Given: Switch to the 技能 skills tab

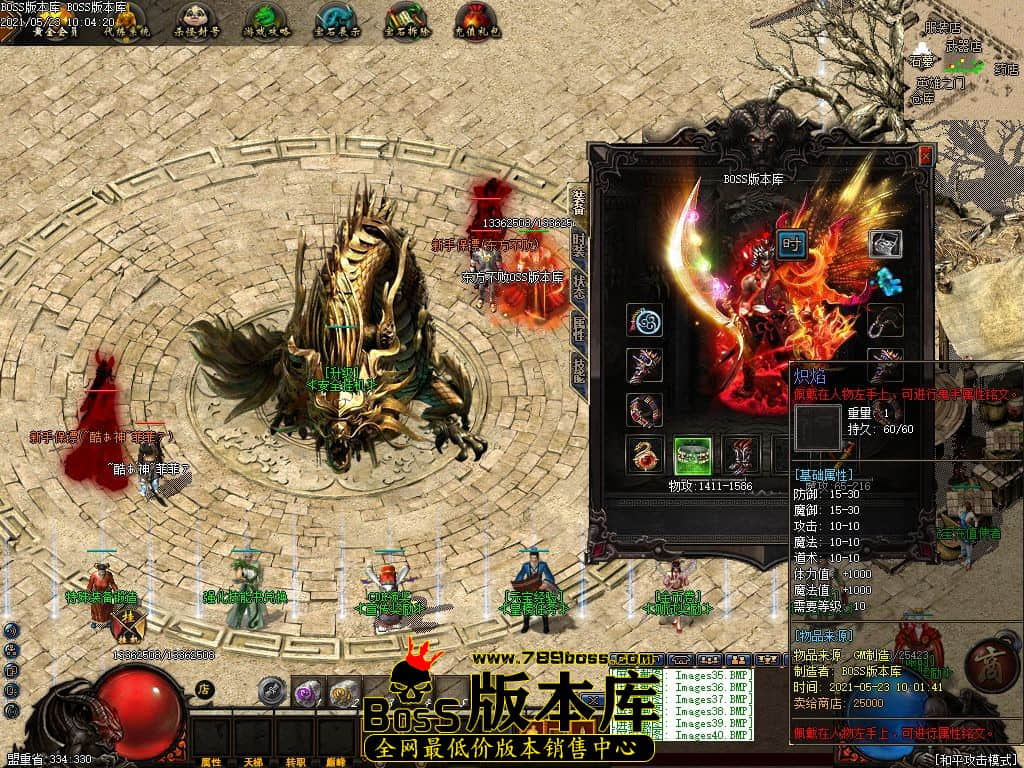Looking at the screenshot, I should point(578,368).
